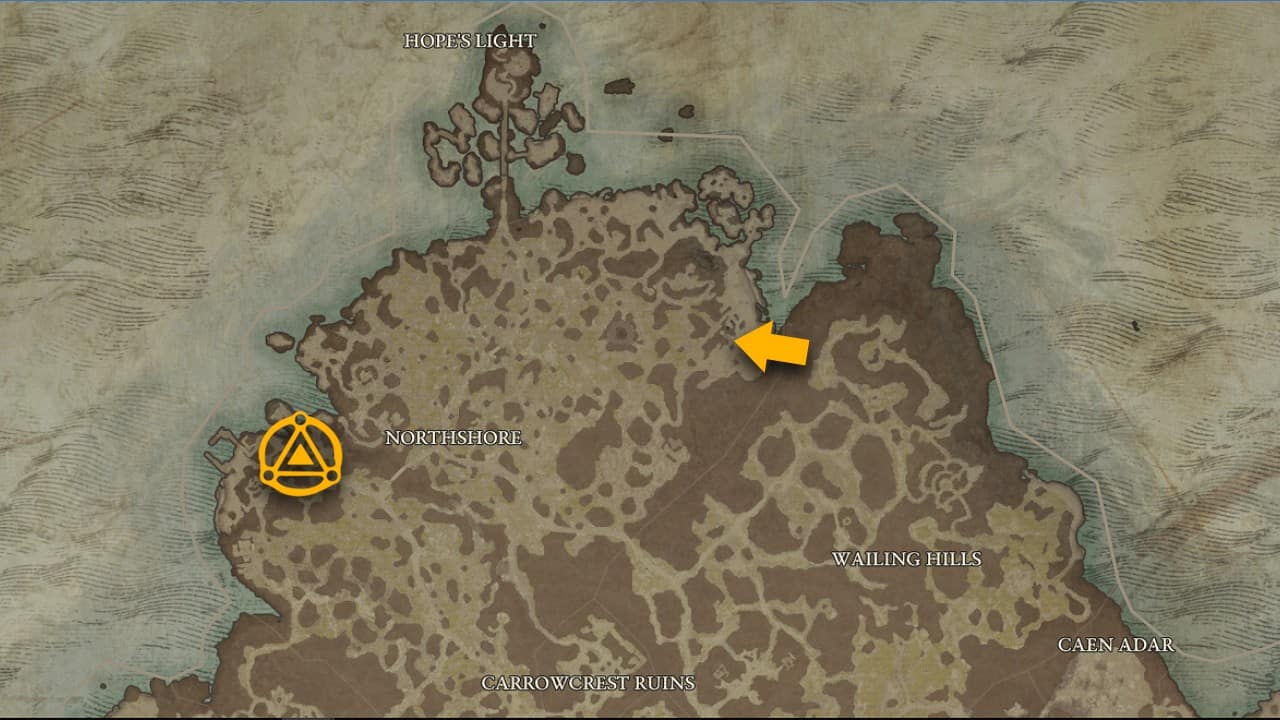Click the small island northeast of Hope's Light
This screenshot has height=720, width=1280.
click(x=620, y=85)
